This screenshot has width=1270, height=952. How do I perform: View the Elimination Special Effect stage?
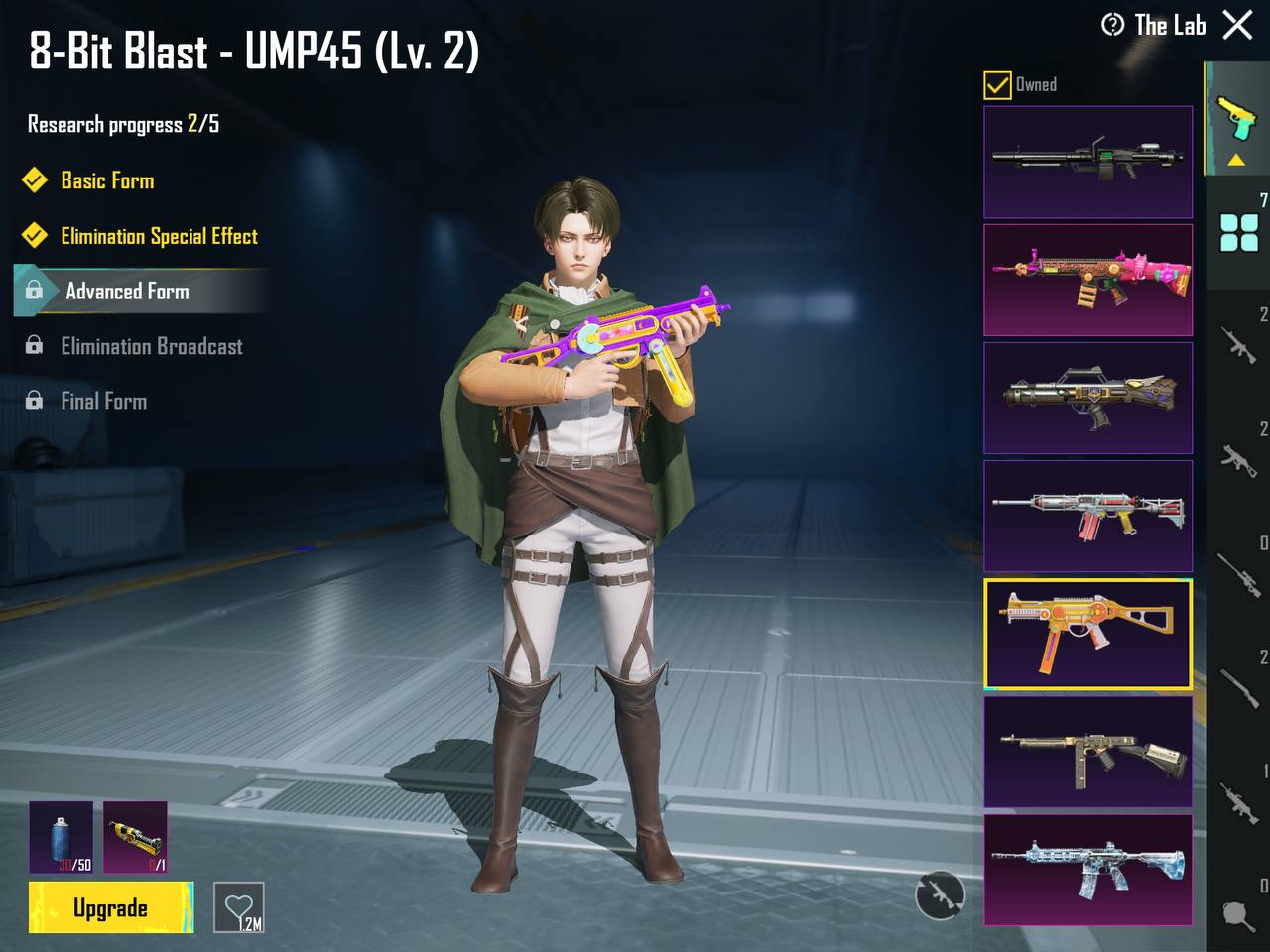pos(159,236)
